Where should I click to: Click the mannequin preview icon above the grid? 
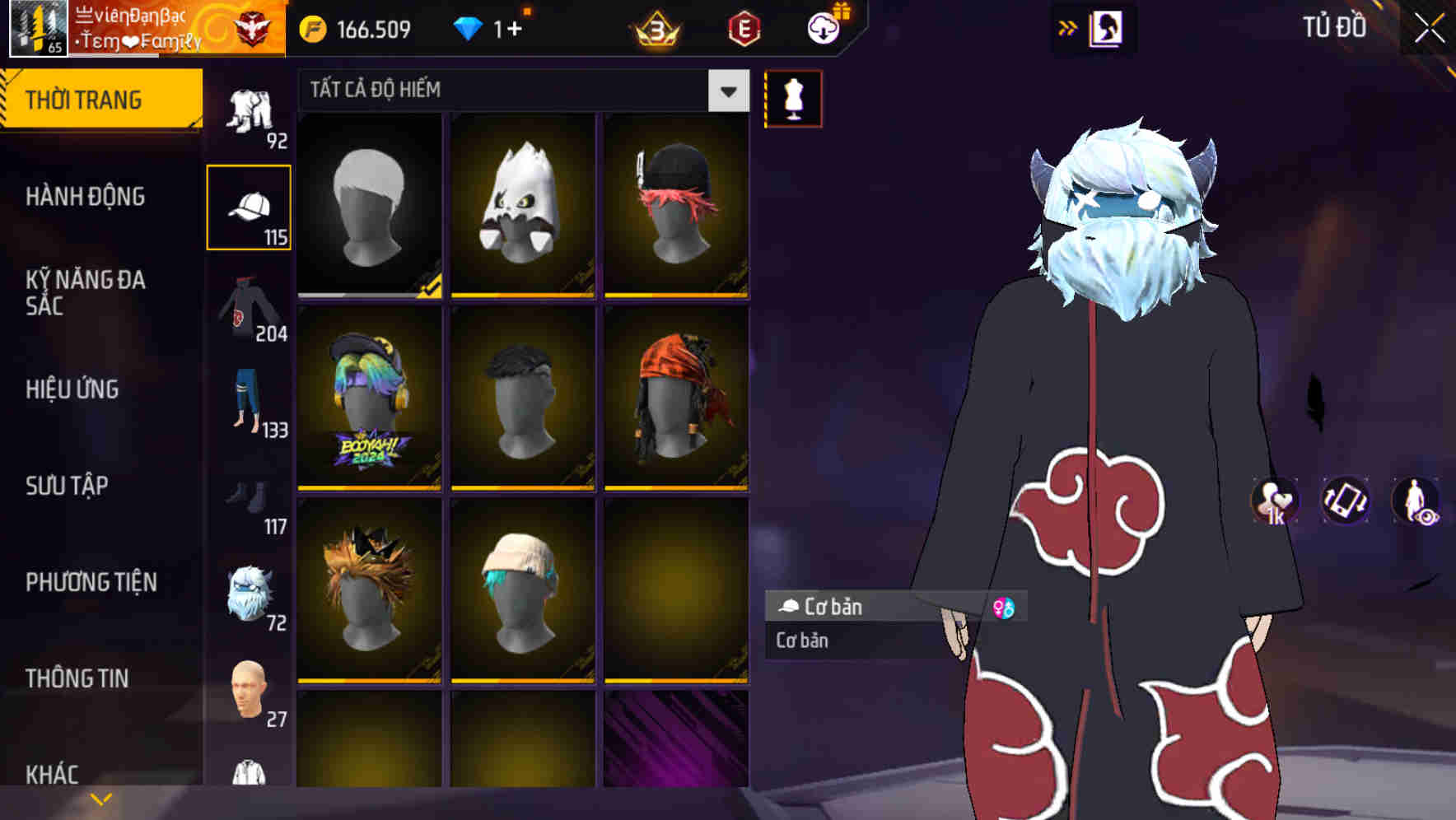[x=791, y=98]
